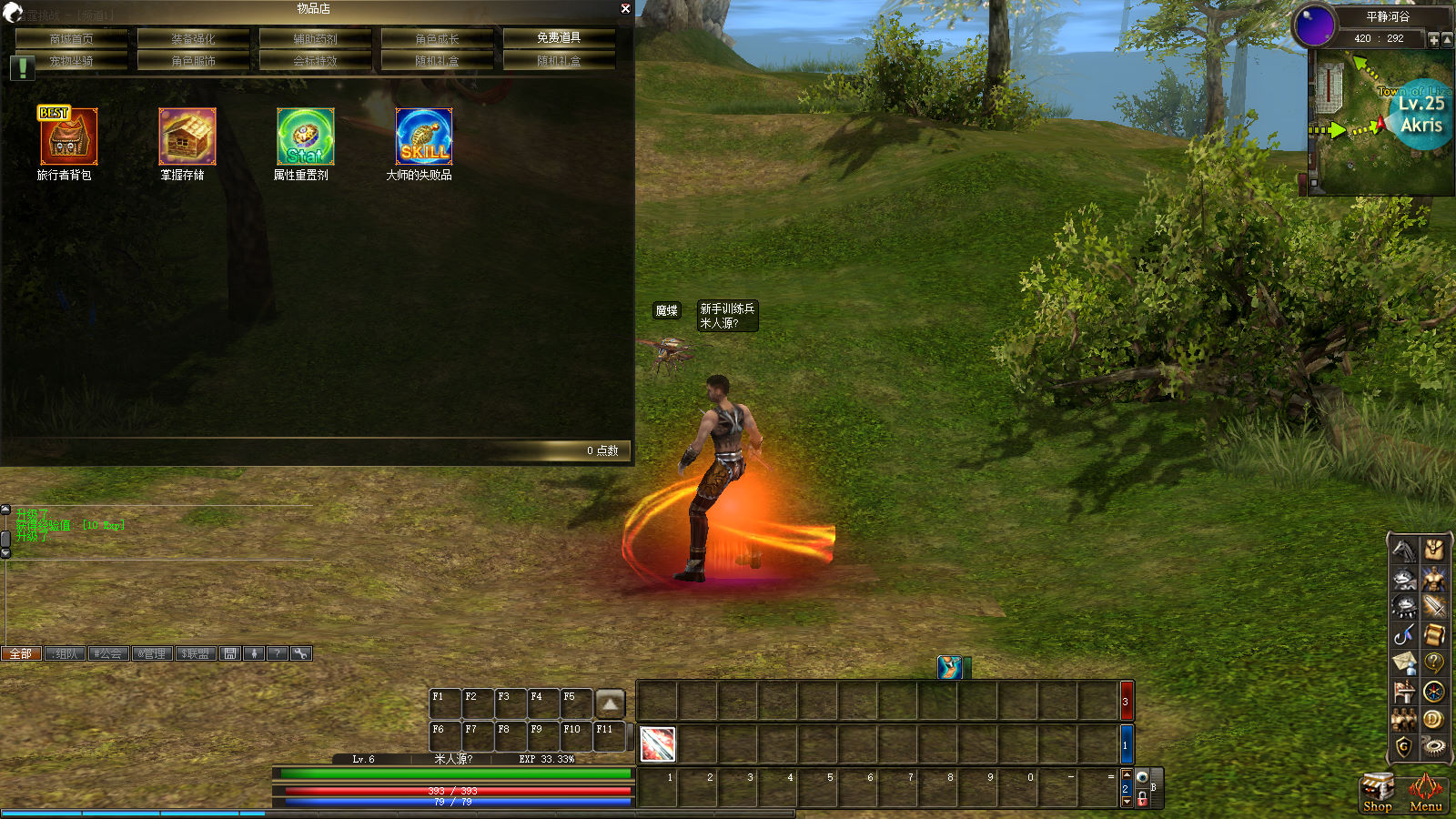Open the 公会 chat channel tab
Viewport: 1456px width, 819px height.
tap(108, 653)
